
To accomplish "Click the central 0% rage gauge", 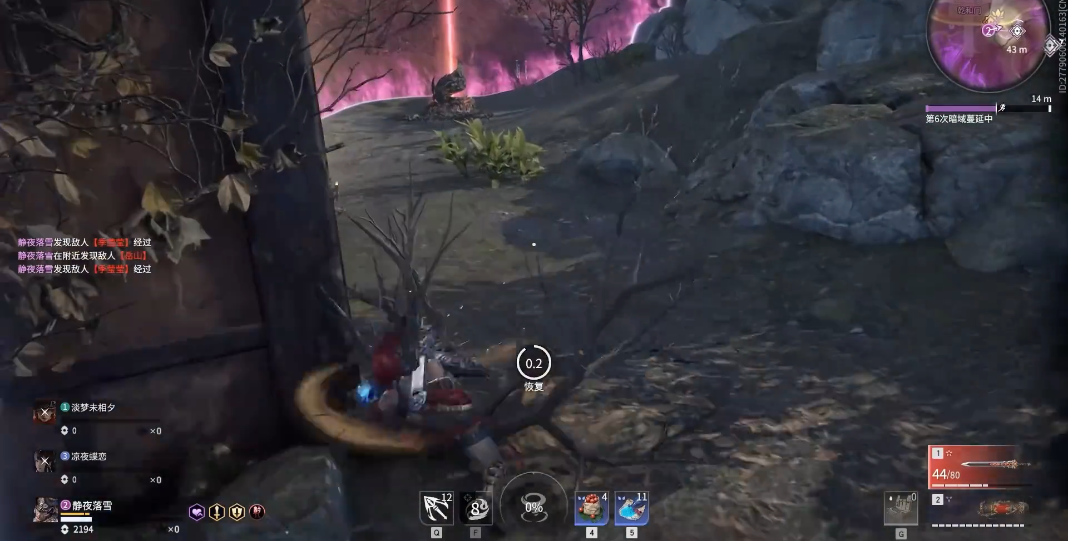I will pos(534,506).
